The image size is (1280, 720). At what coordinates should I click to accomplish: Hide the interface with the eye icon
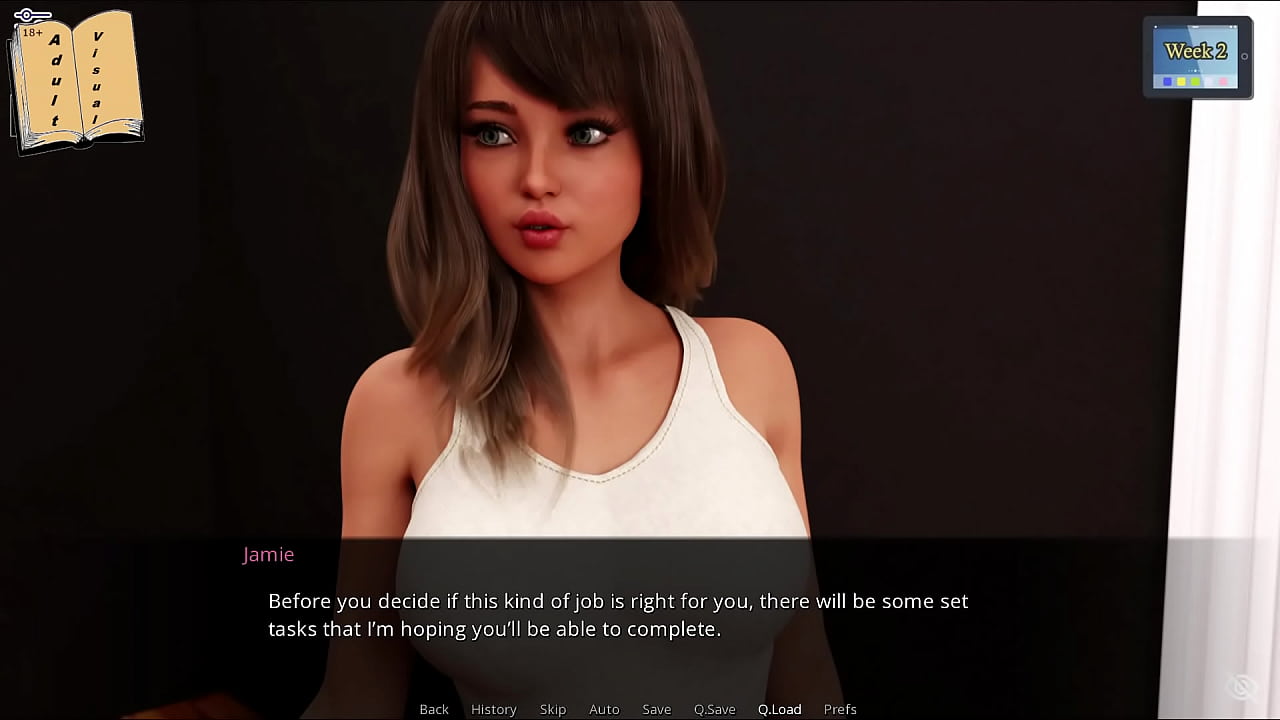pos(1242,686)
